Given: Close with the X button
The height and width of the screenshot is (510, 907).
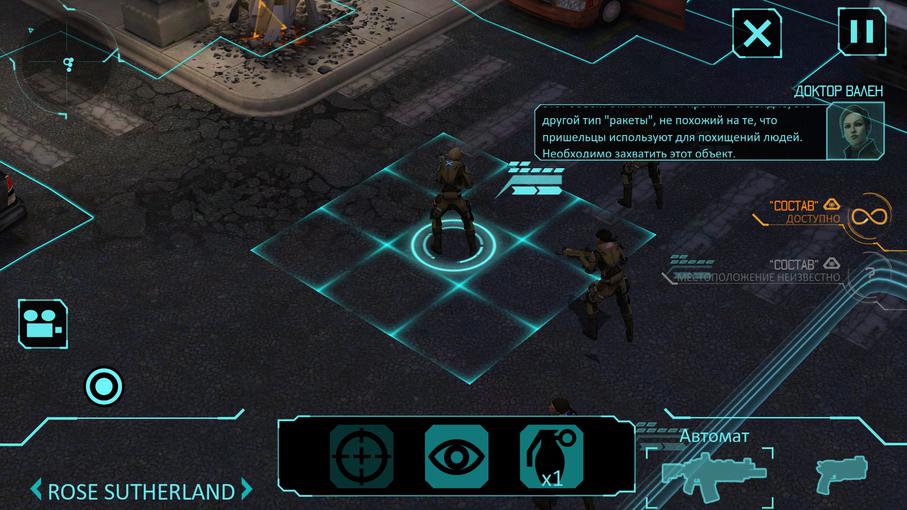Looking at the screenshot, I should pos(758,33).
